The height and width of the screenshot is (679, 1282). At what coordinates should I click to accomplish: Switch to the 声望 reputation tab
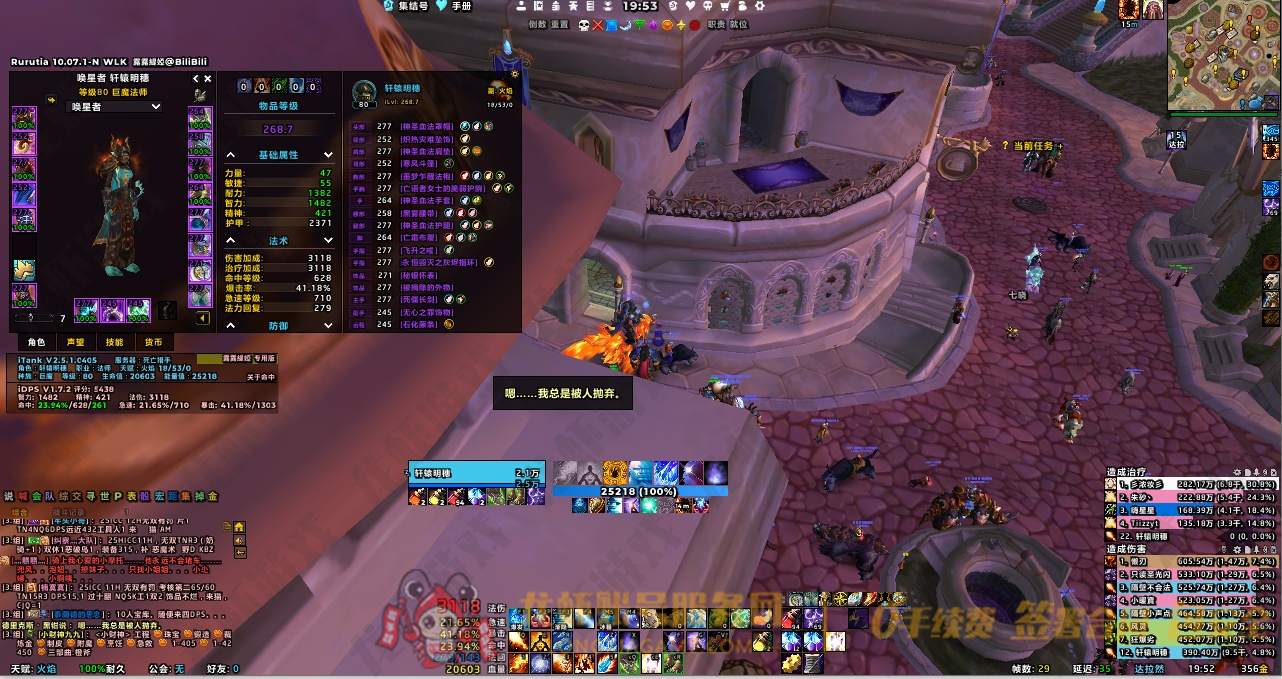pos(76,342)
